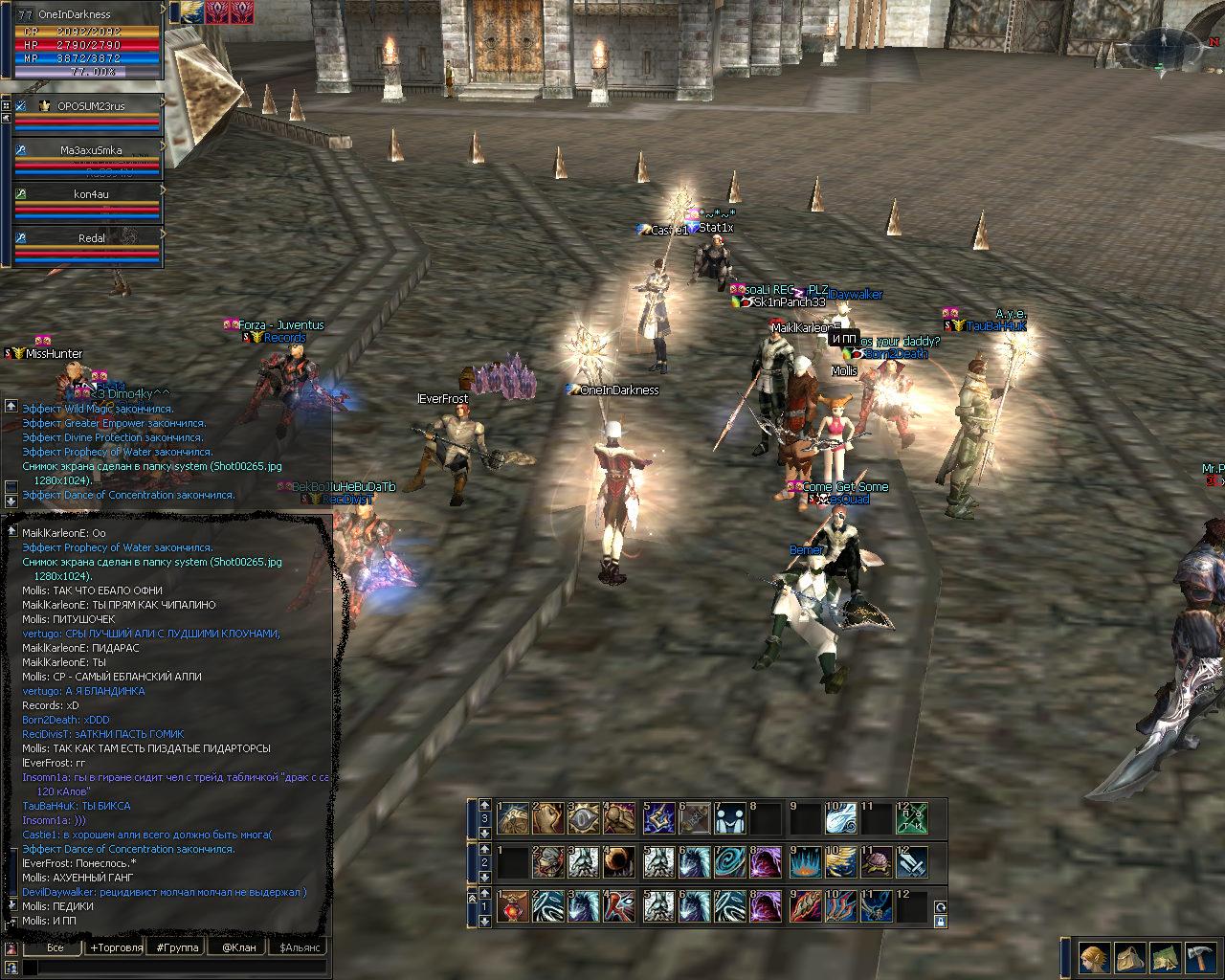Open the inventory bag icon

point(1130,957)
